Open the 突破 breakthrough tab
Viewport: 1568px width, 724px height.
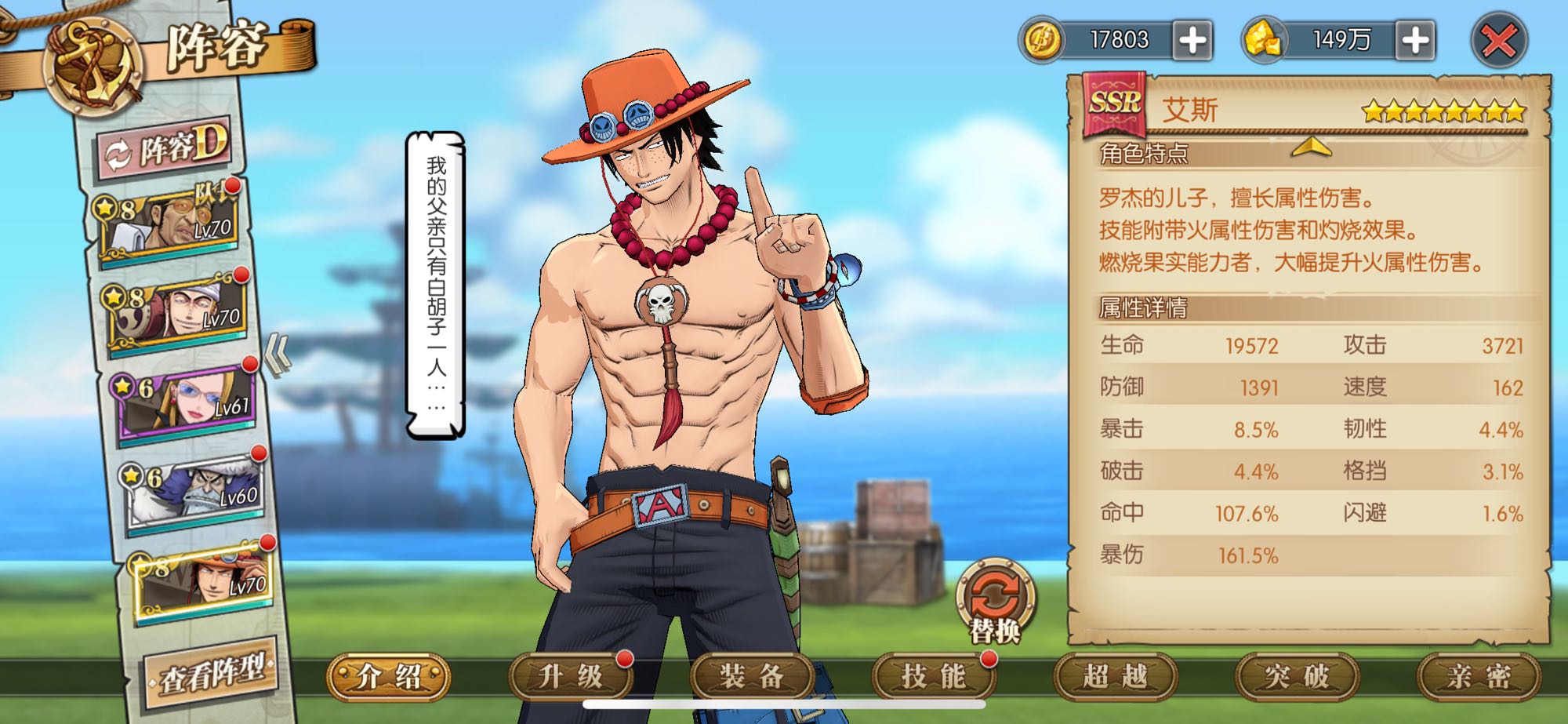point(1297,676)
